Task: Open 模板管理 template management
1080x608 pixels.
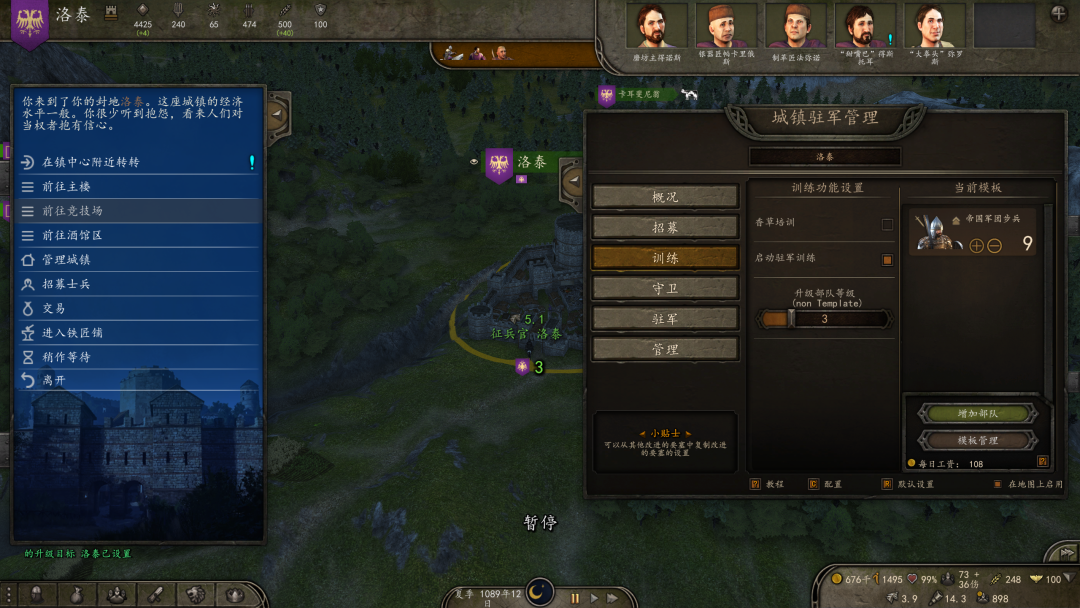Action: 977,440
